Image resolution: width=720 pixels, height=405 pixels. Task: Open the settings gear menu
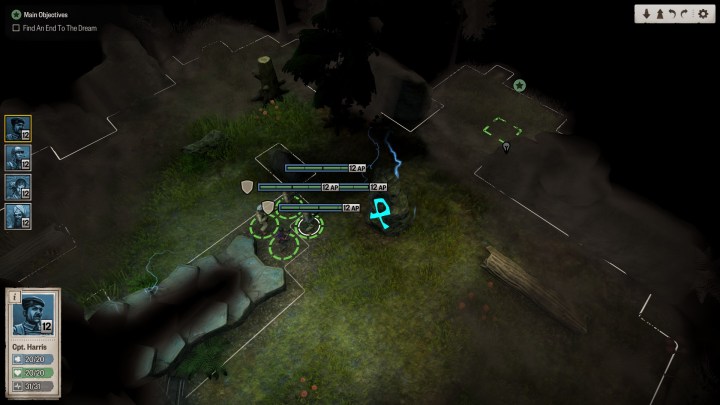(x=702, y=14)
